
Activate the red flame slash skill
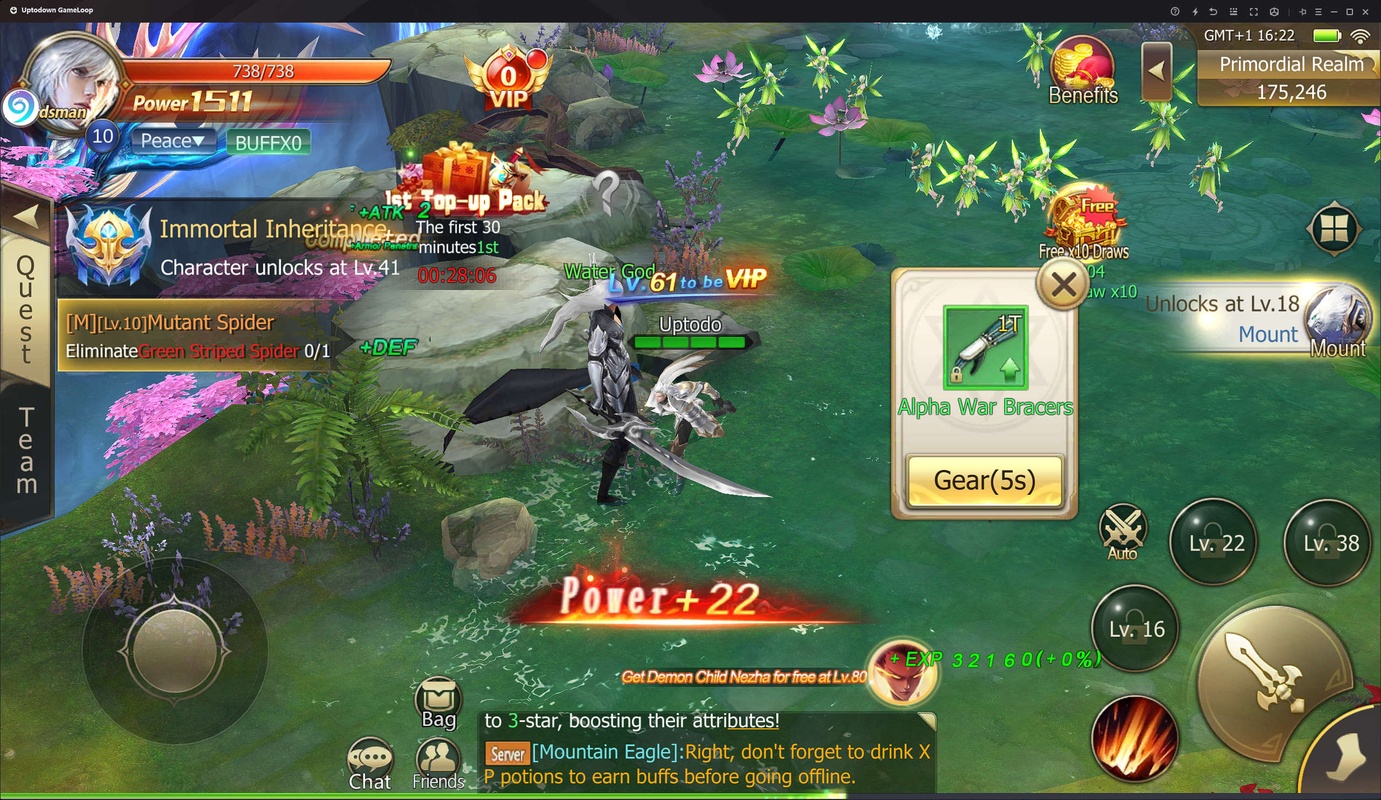(x=1134, y=739)
